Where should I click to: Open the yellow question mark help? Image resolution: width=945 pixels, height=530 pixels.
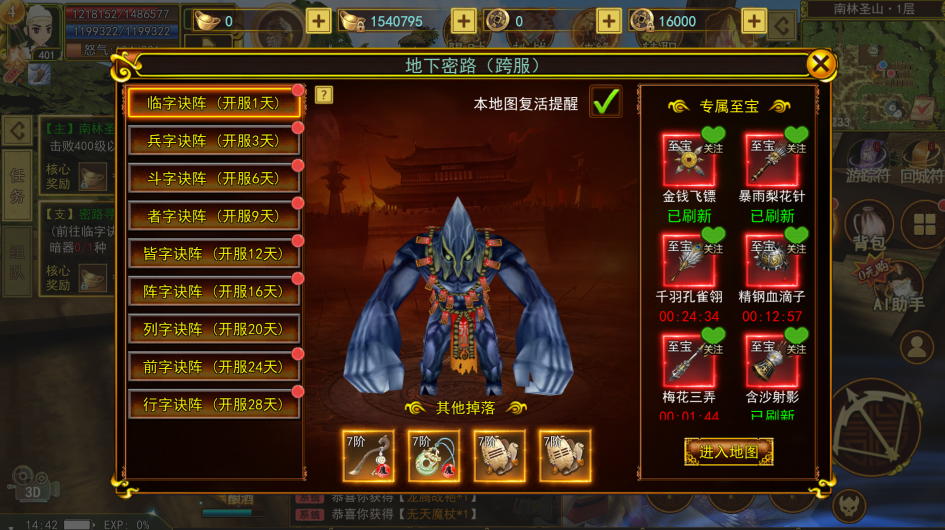[324, 95]
